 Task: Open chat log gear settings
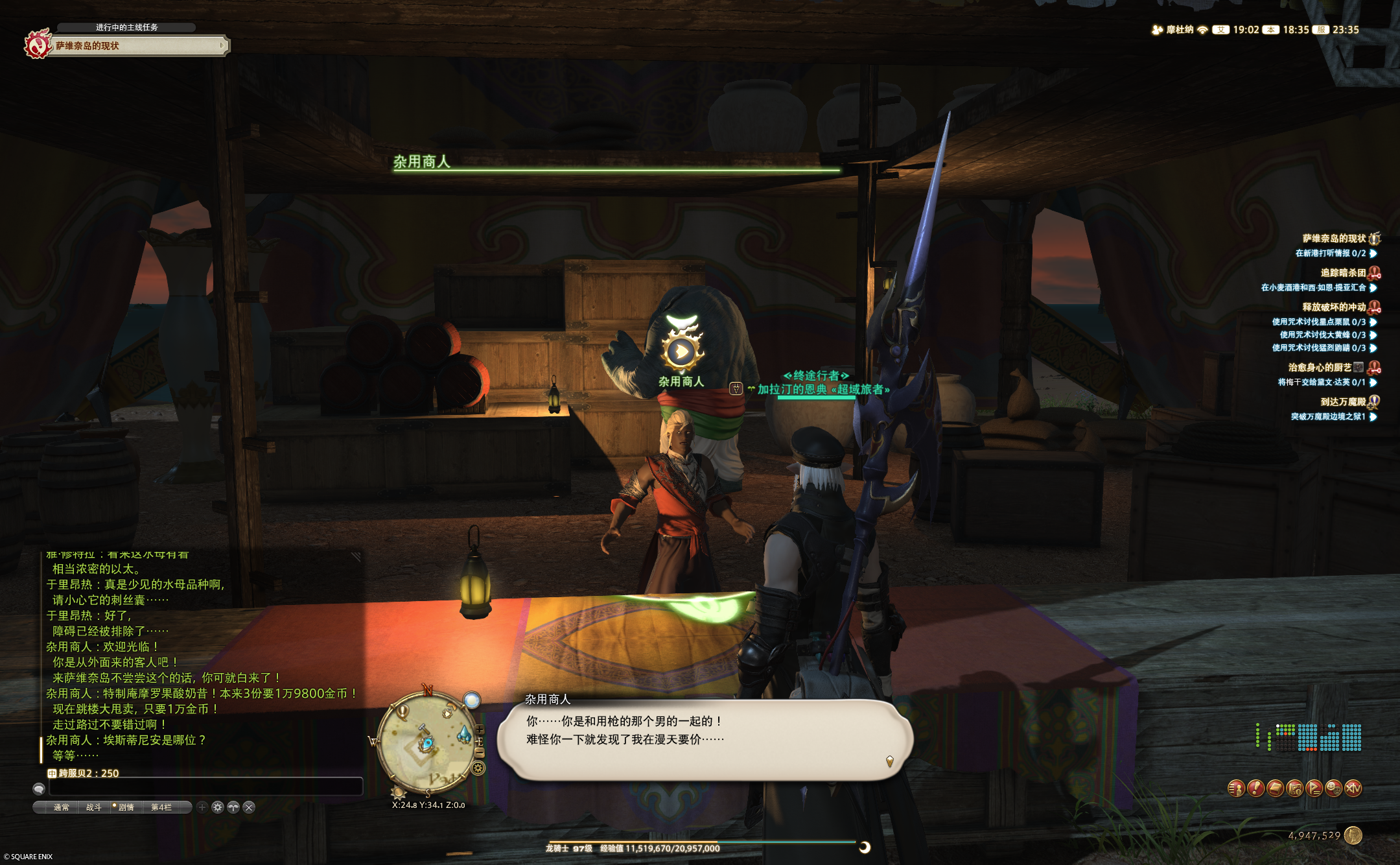[218, 807]
